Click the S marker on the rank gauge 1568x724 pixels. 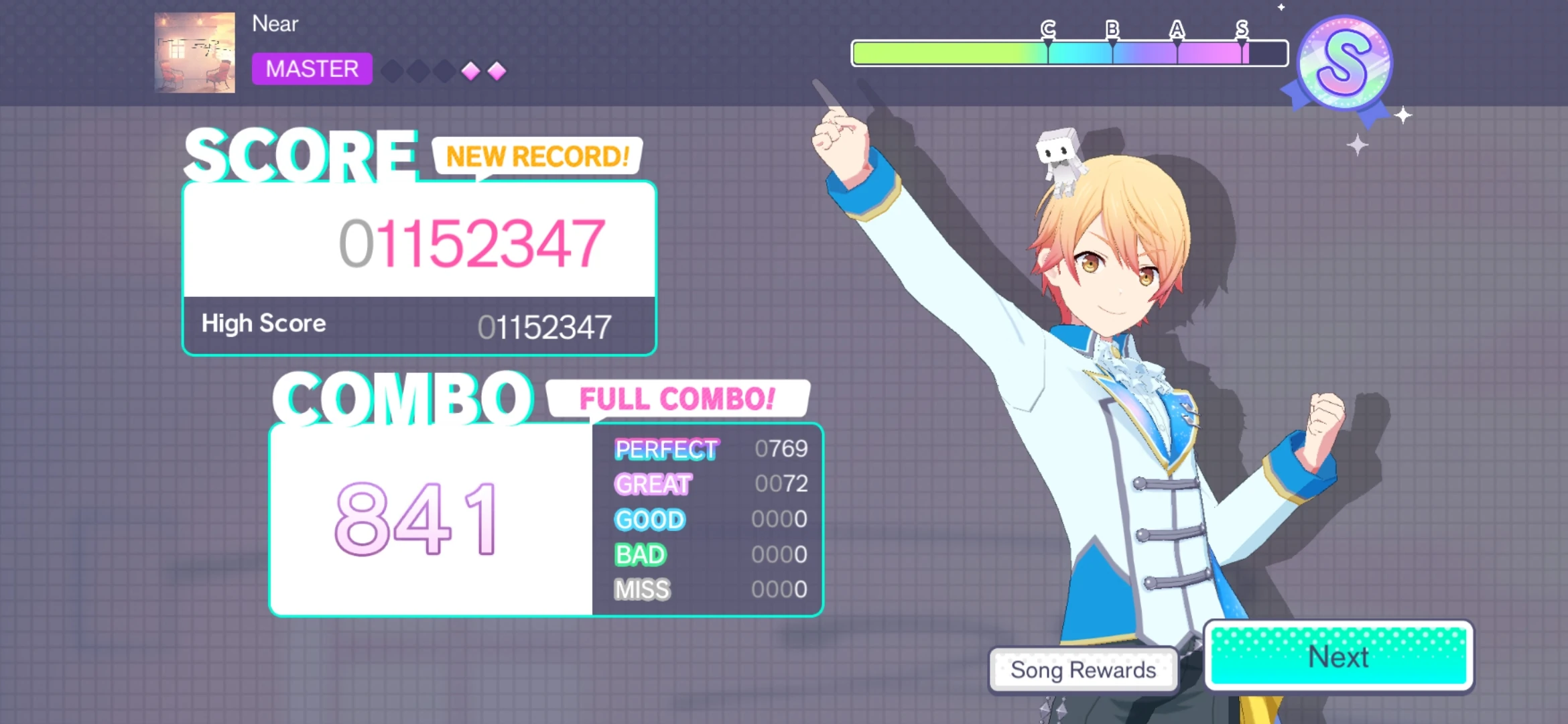tap(1242, 29)
